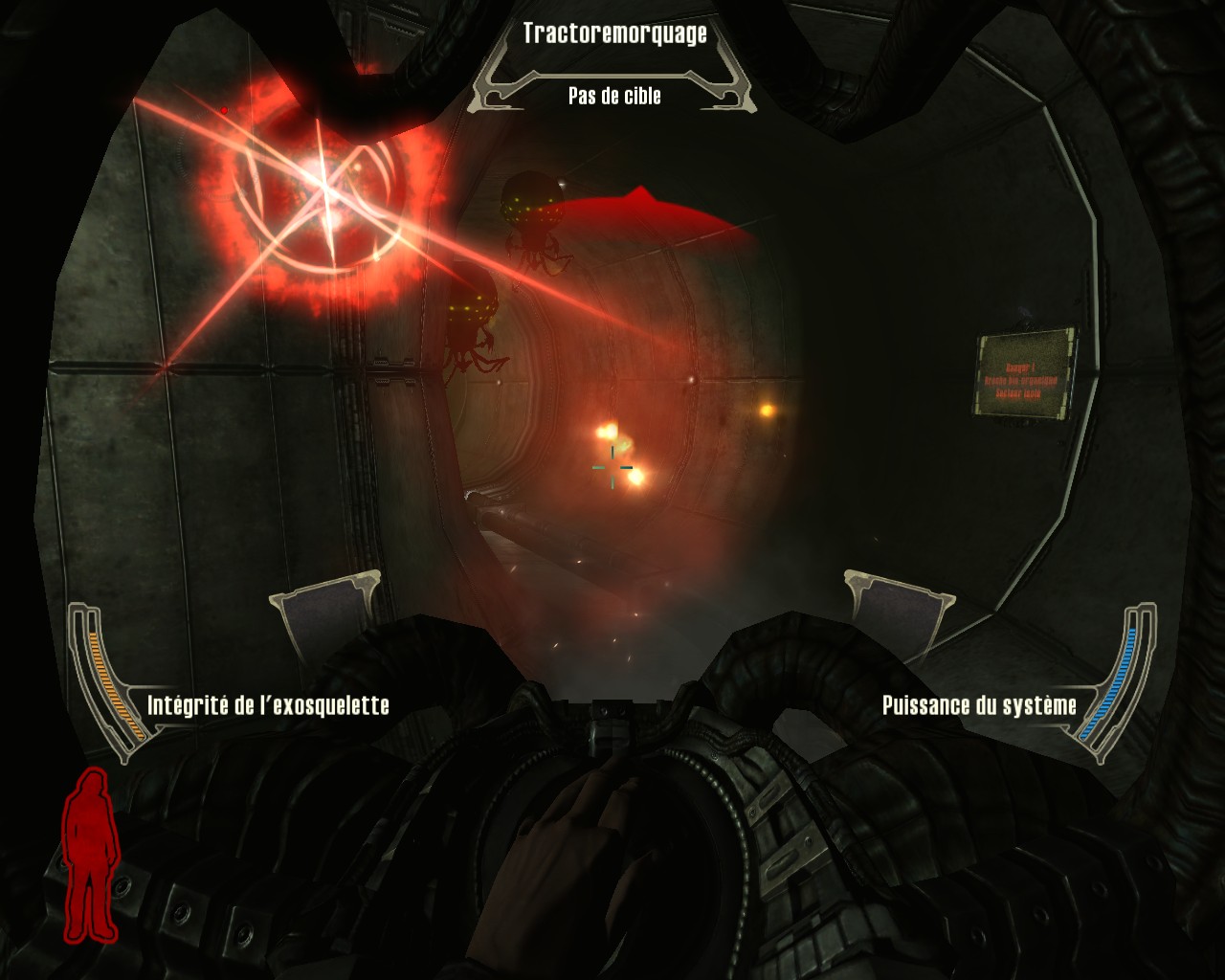The width and height of the screenshot is (1225, 980).
Task: Select the Tractoremorquage tool mode panel
Action: [x=614, y=64]
